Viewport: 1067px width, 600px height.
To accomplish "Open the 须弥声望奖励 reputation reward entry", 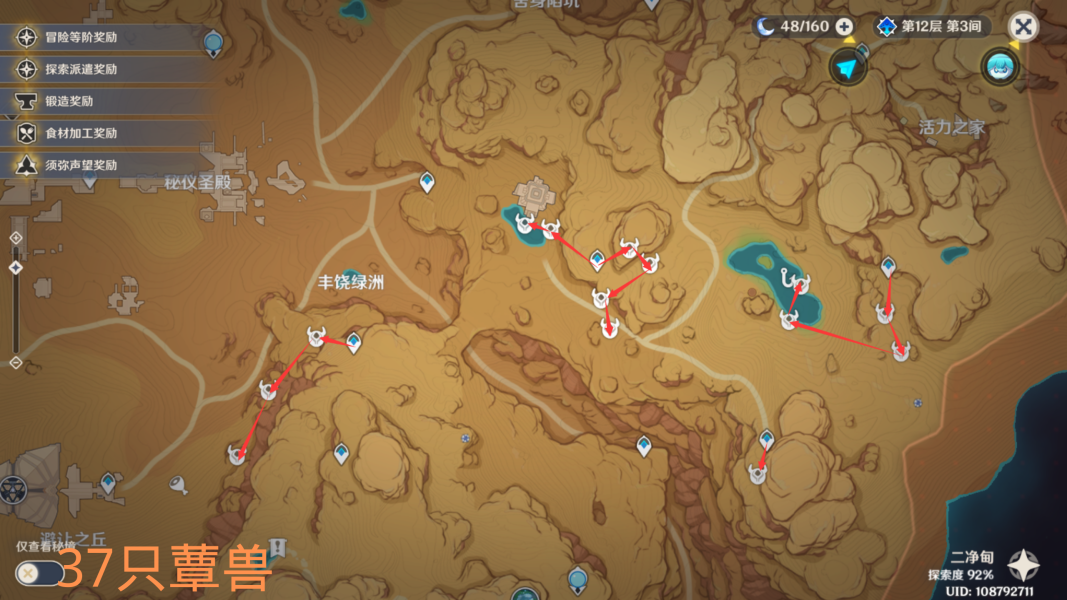I will pyautogui.click(x=80, y=165).
